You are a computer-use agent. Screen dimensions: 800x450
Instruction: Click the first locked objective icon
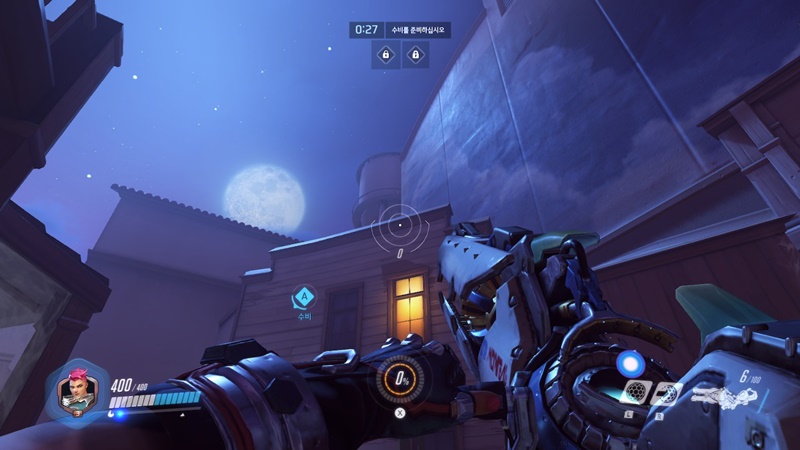click(x=384, y=56)
